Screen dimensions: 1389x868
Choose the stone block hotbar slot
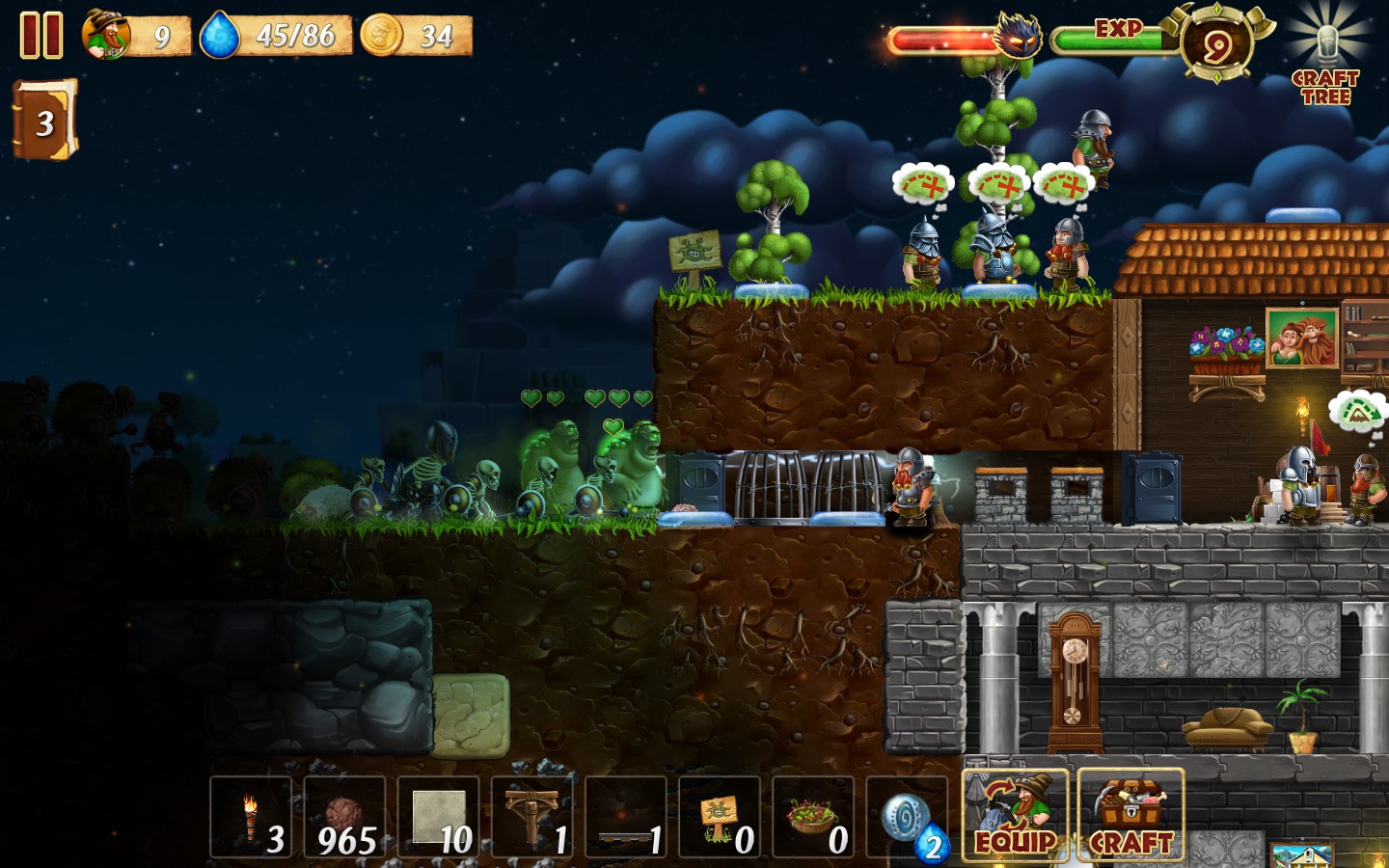pyautogui.click(x=438, y=817)
